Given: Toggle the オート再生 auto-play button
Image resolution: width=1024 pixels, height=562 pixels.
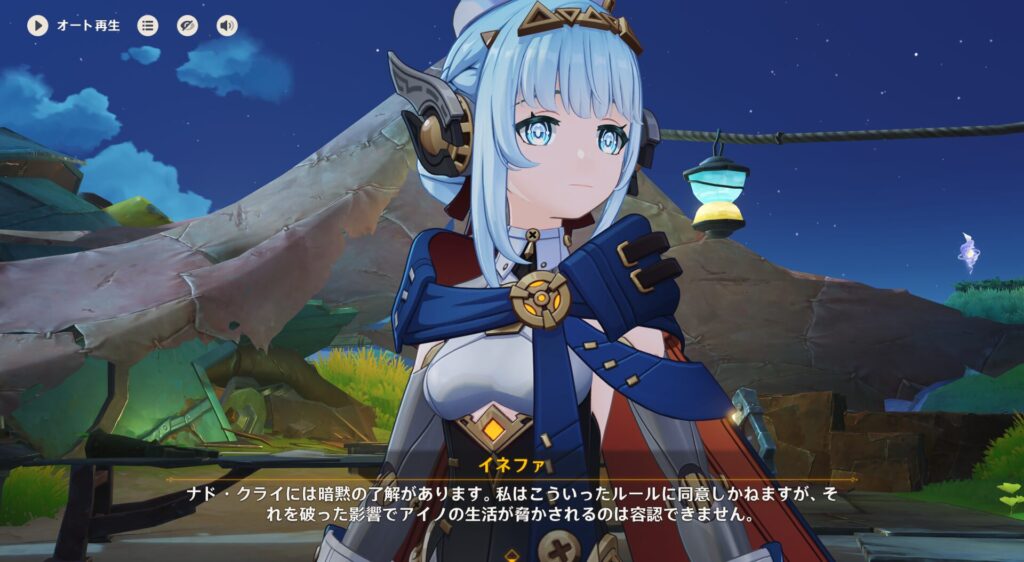Looking at the screenshot, I should 38,26.
